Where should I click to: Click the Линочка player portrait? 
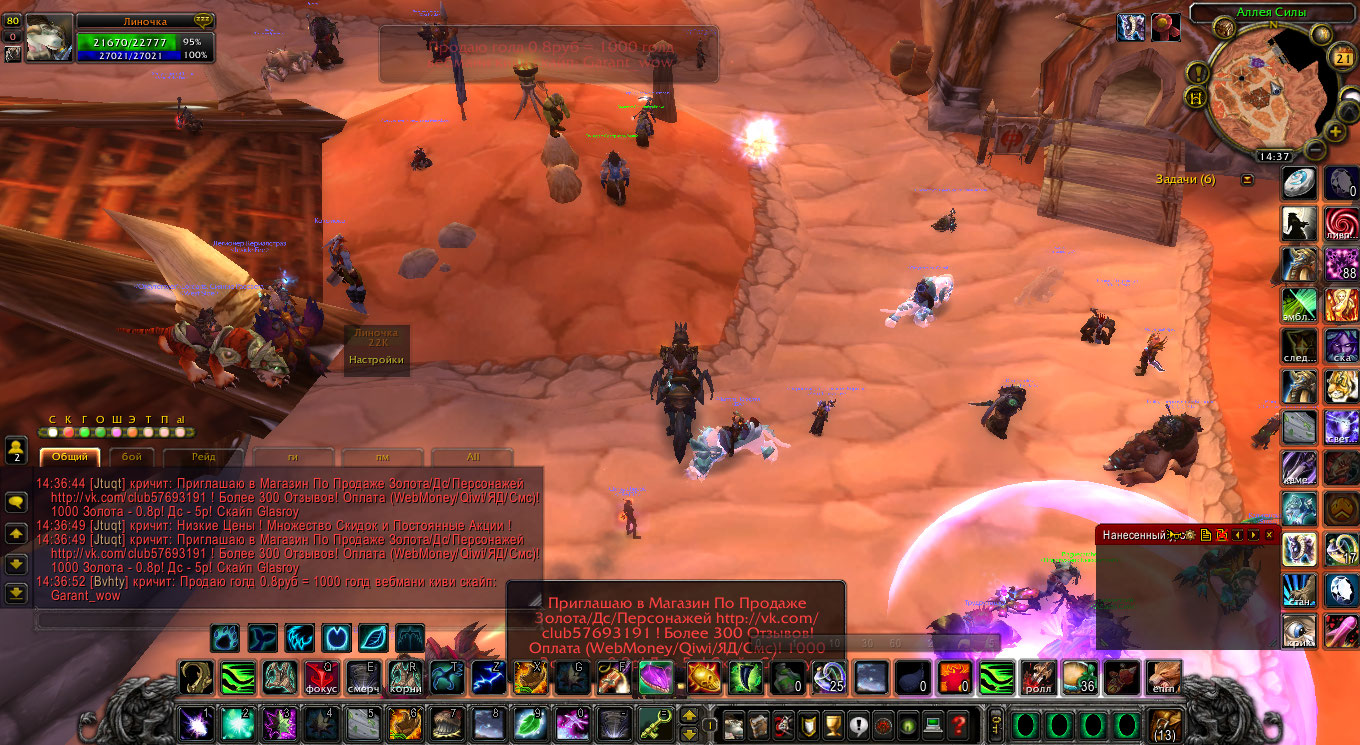point(49,38)
